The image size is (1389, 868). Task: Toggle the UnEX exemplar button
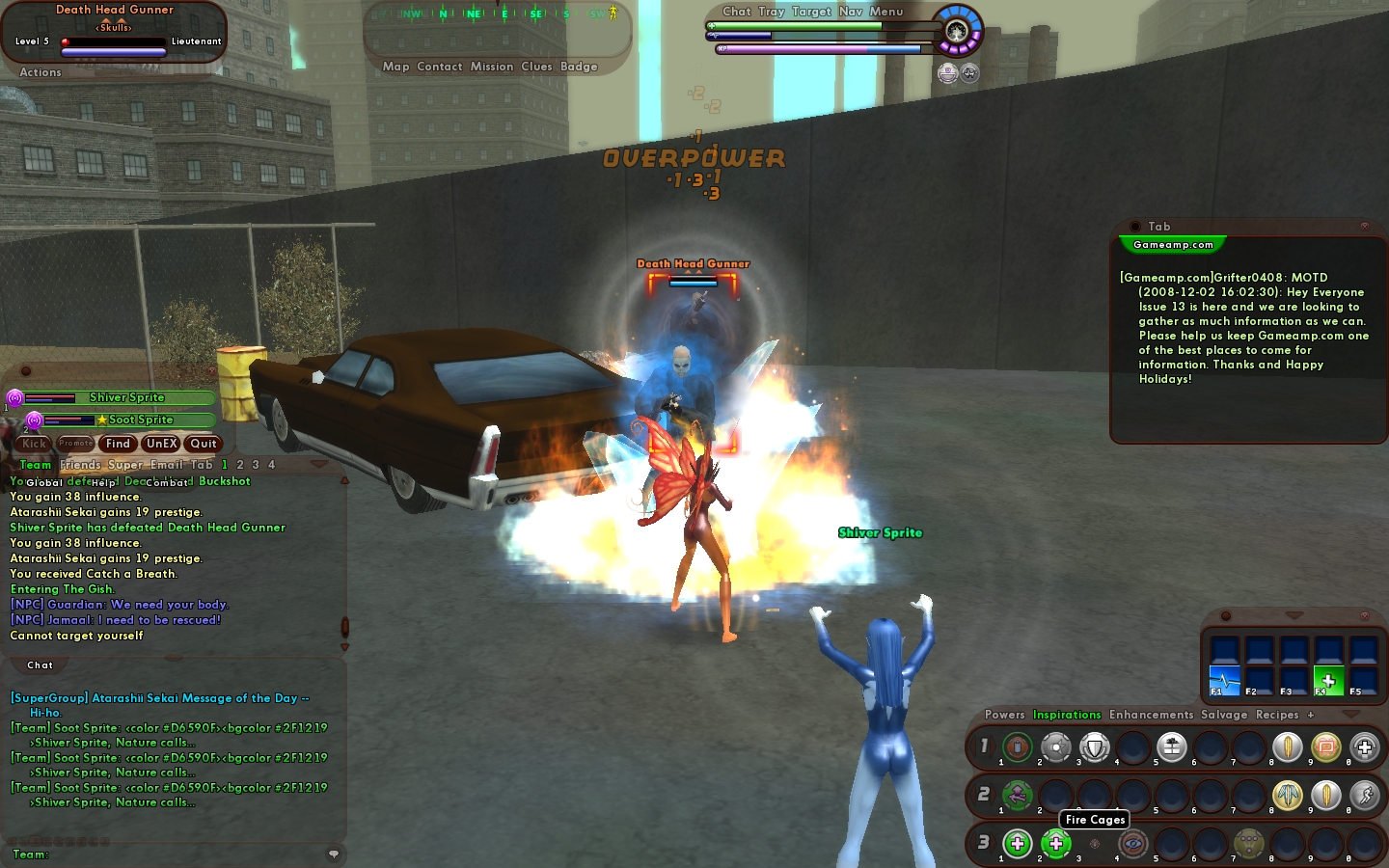(x=161, y=444)
